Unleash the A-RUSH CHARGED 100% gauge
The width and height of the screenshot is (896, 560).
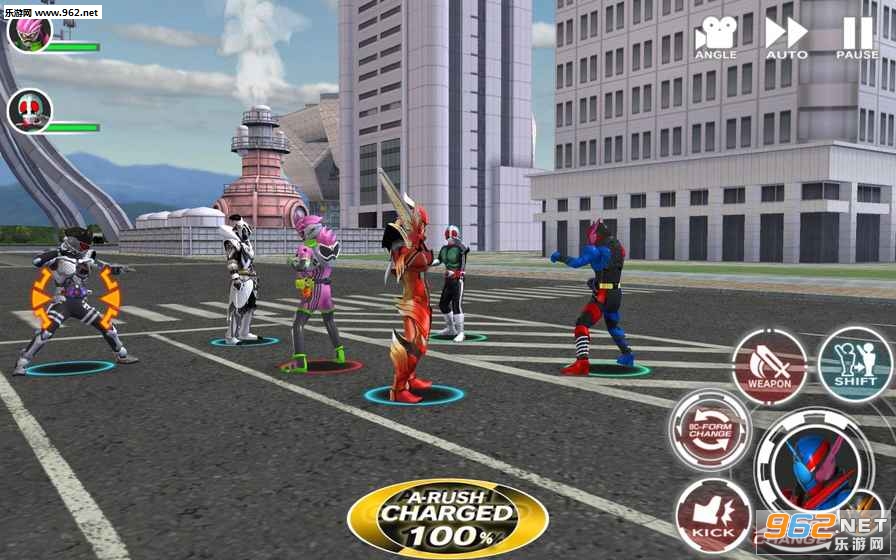447,518
